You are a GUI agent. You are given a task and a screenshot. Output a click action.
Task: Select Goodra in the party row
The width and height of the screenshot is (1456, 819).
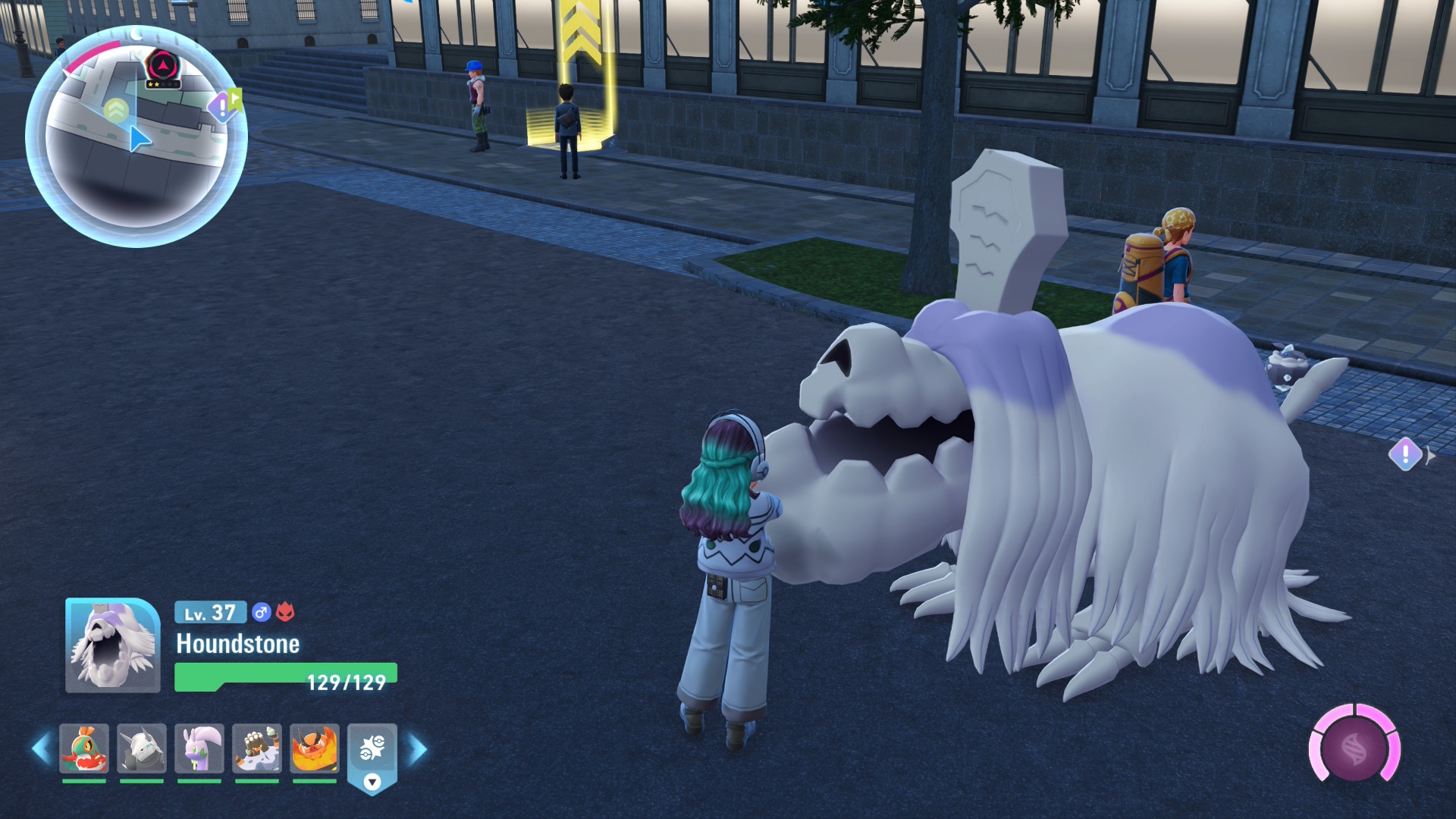point(199,749)
